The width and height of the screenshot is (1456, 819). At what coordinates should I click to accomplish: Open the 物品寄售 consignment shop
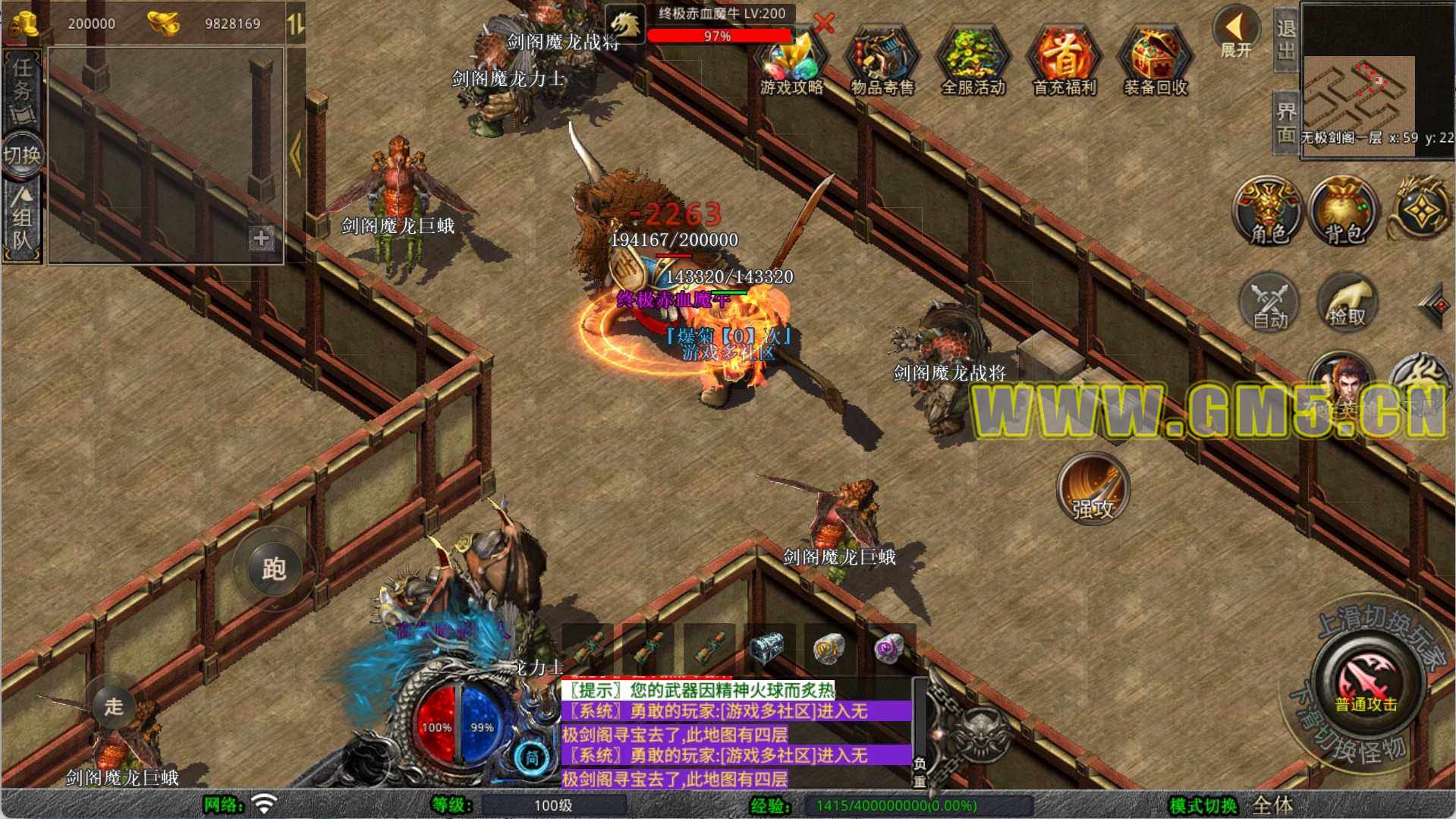882,62
